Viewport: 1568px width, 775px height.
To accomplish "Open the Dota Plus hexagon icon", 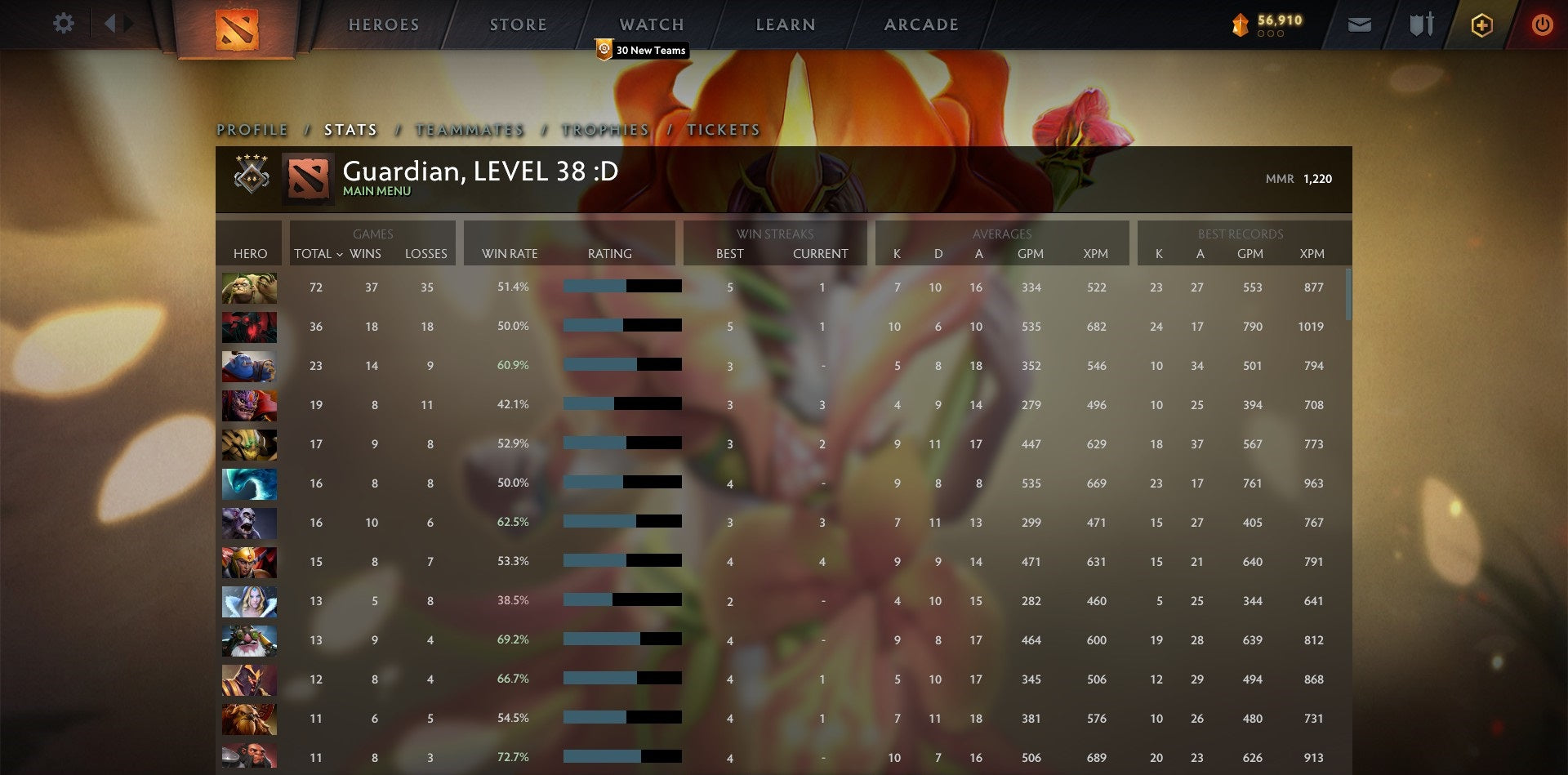I will pyautogui.click(x=1481, y=24).
